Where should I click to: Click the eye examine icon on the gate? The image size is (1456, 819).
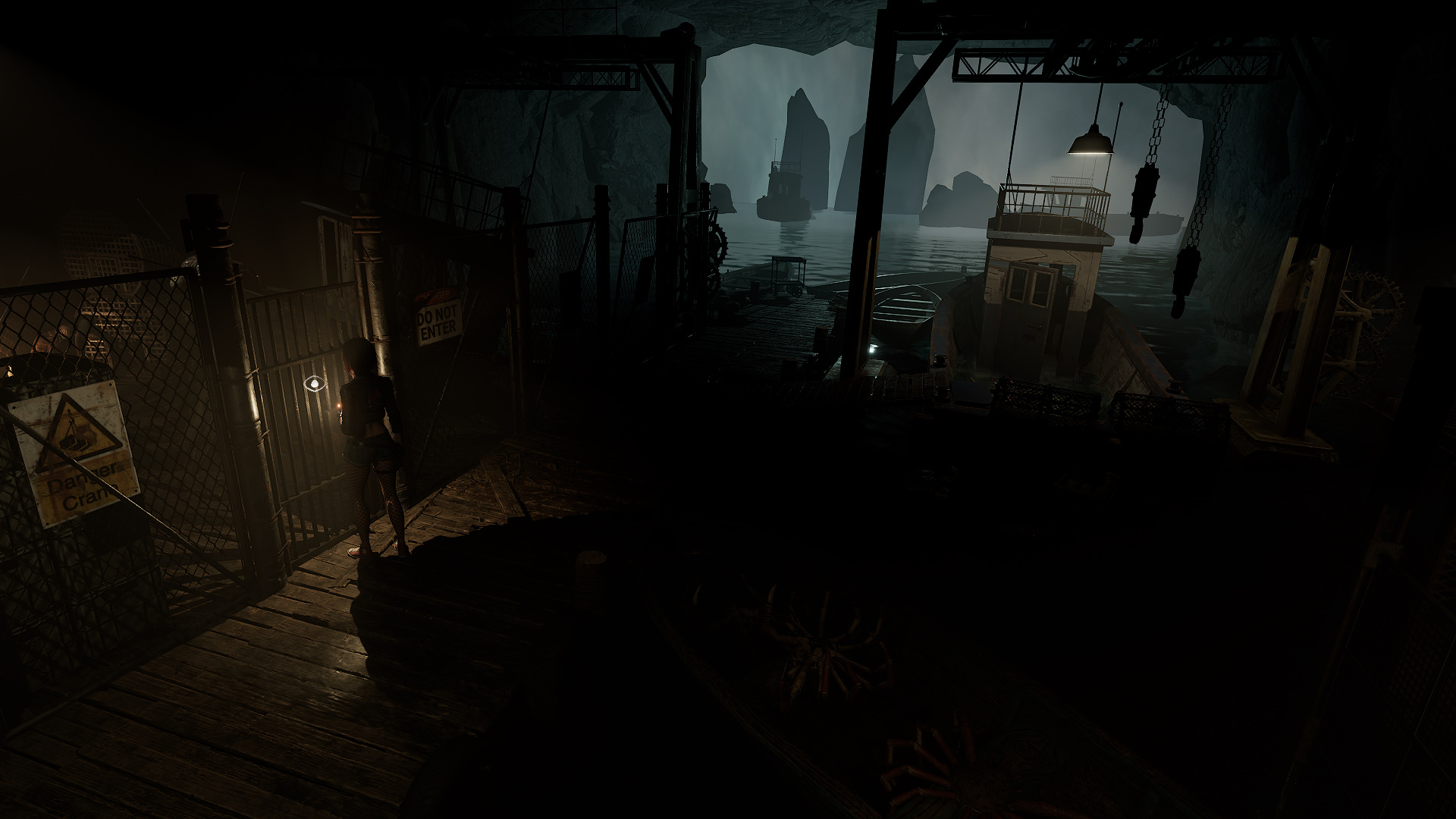coord(312,384)
